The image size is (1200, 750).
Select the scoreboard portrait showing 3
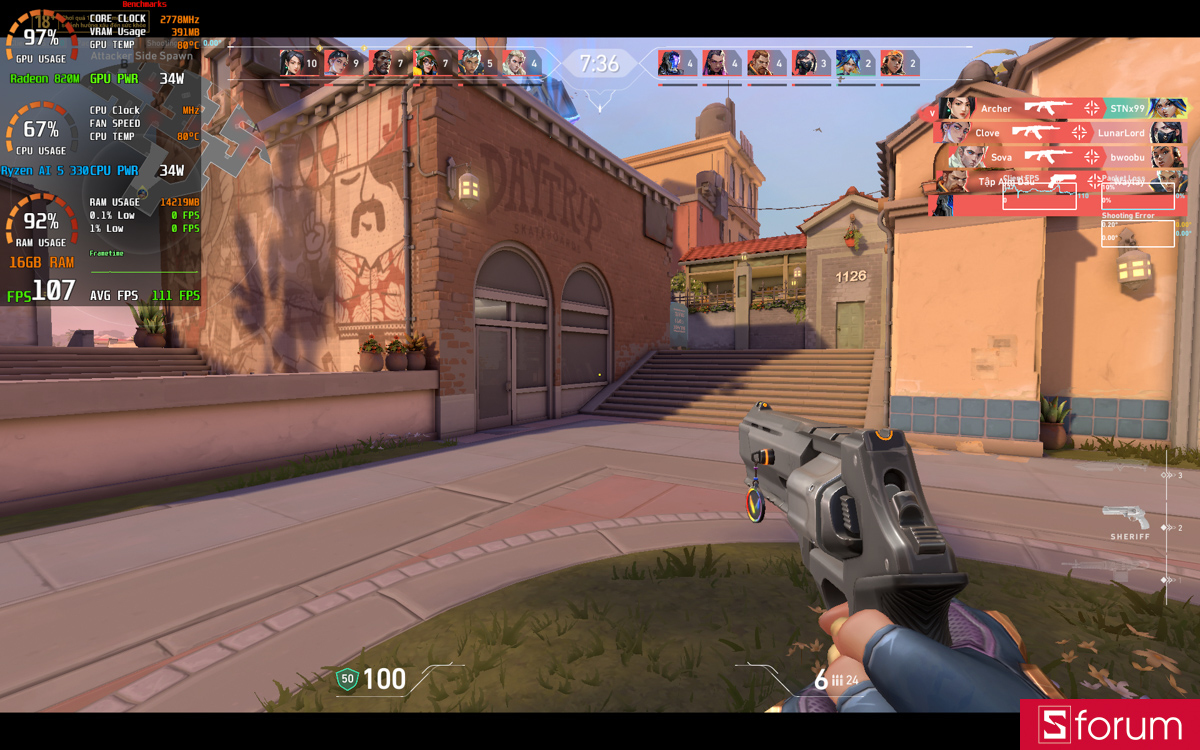pos(805,63)
